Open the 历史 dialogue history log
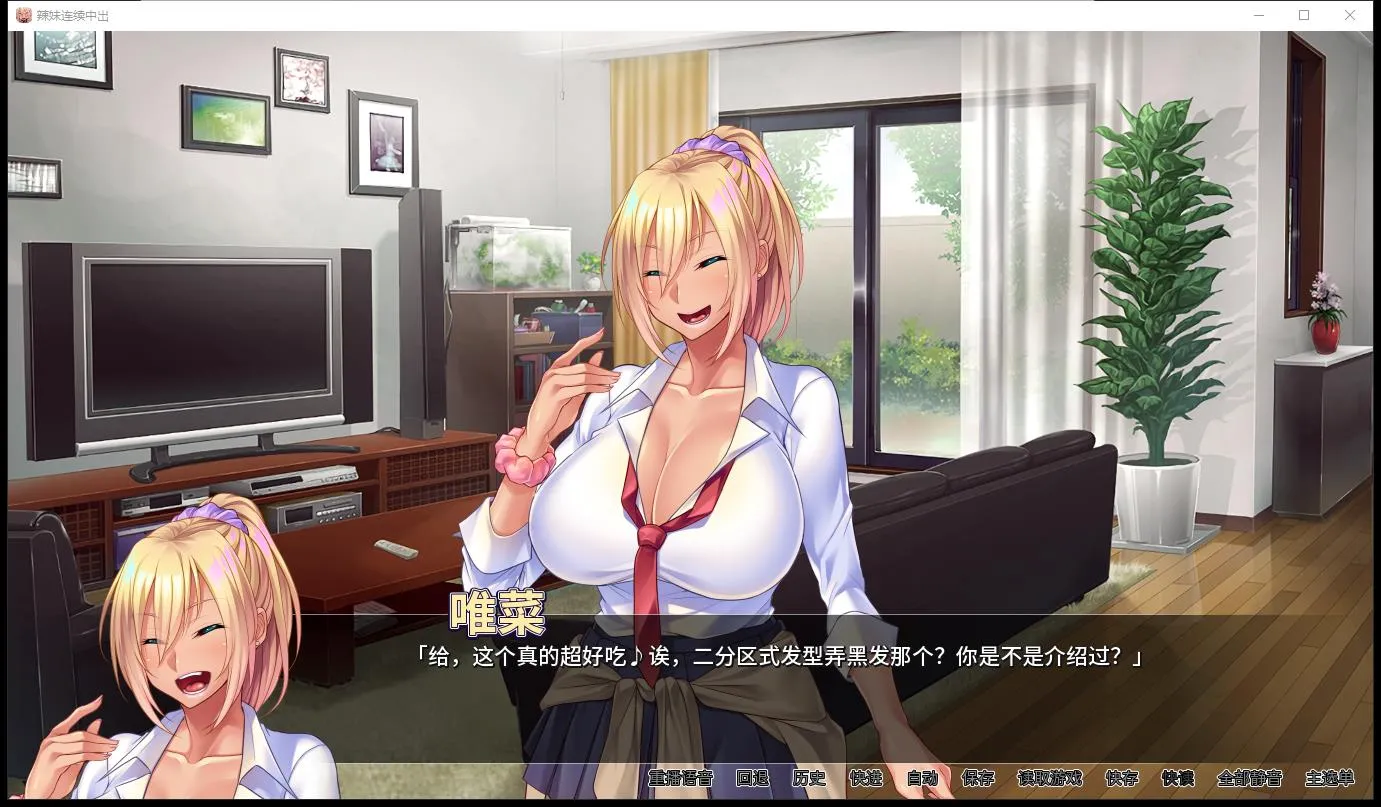This screenshot has width=1381, height=807. pyautogui.click(x=809, y=779)
